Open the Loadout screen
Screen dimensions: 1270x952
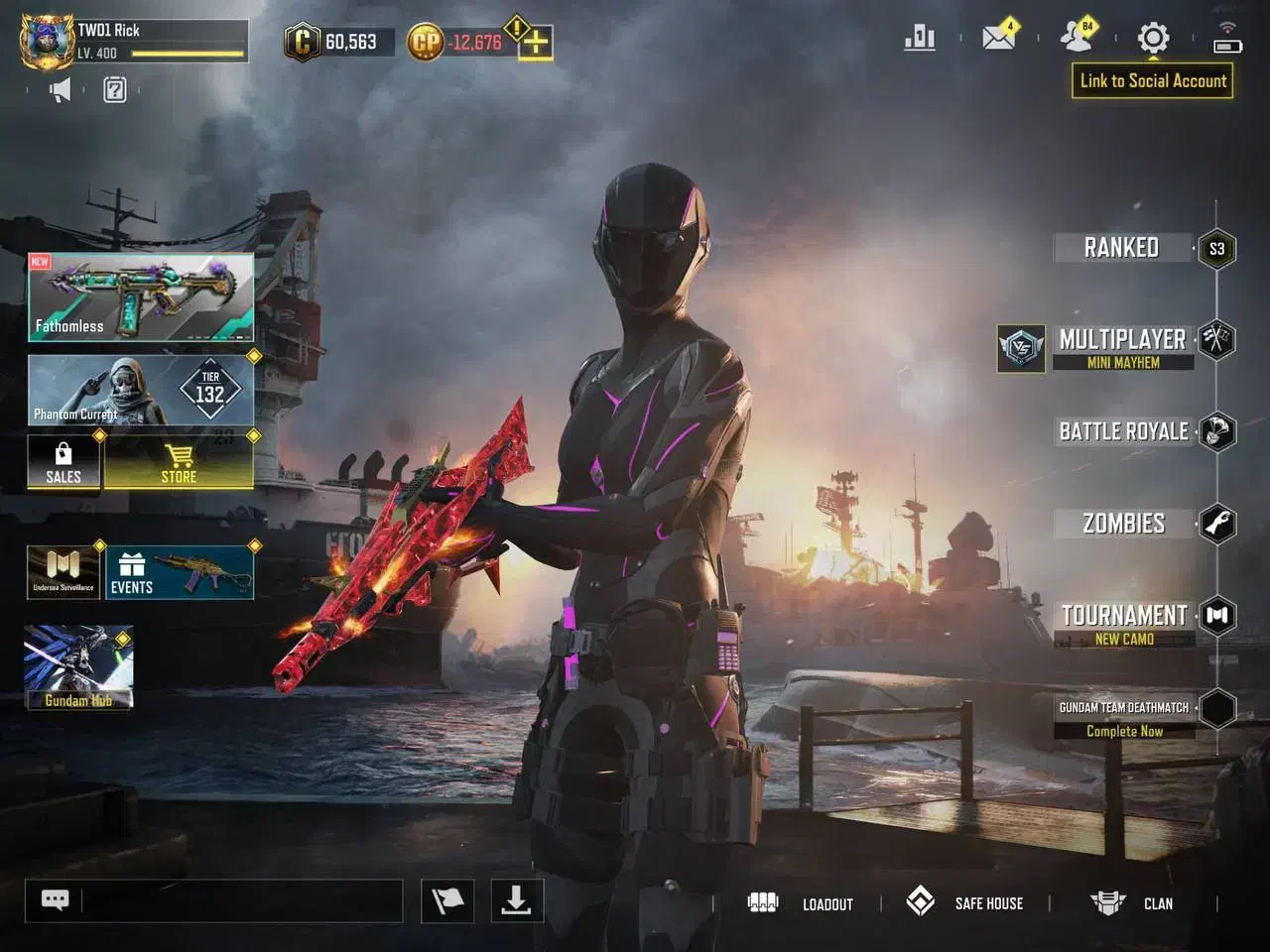click(801, 903)
